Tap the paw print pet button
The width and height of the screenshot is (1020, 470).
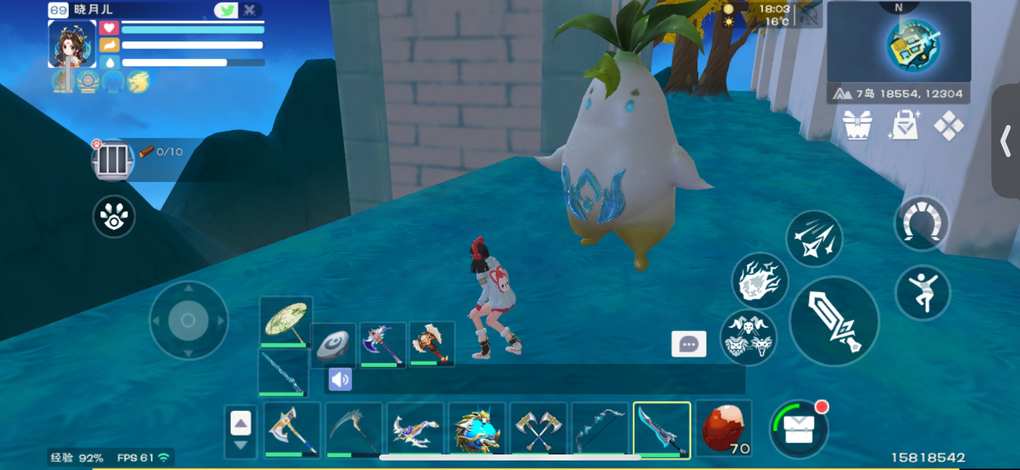(x=114, y=216)
